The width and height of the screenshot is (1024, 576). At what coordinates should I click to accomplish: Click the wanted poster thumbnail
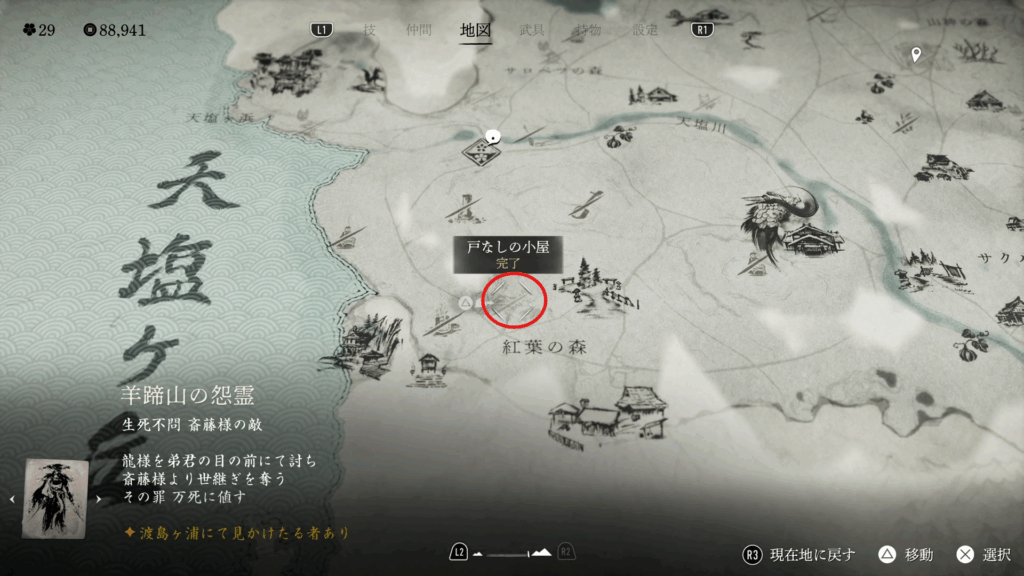tap(55, 498)
